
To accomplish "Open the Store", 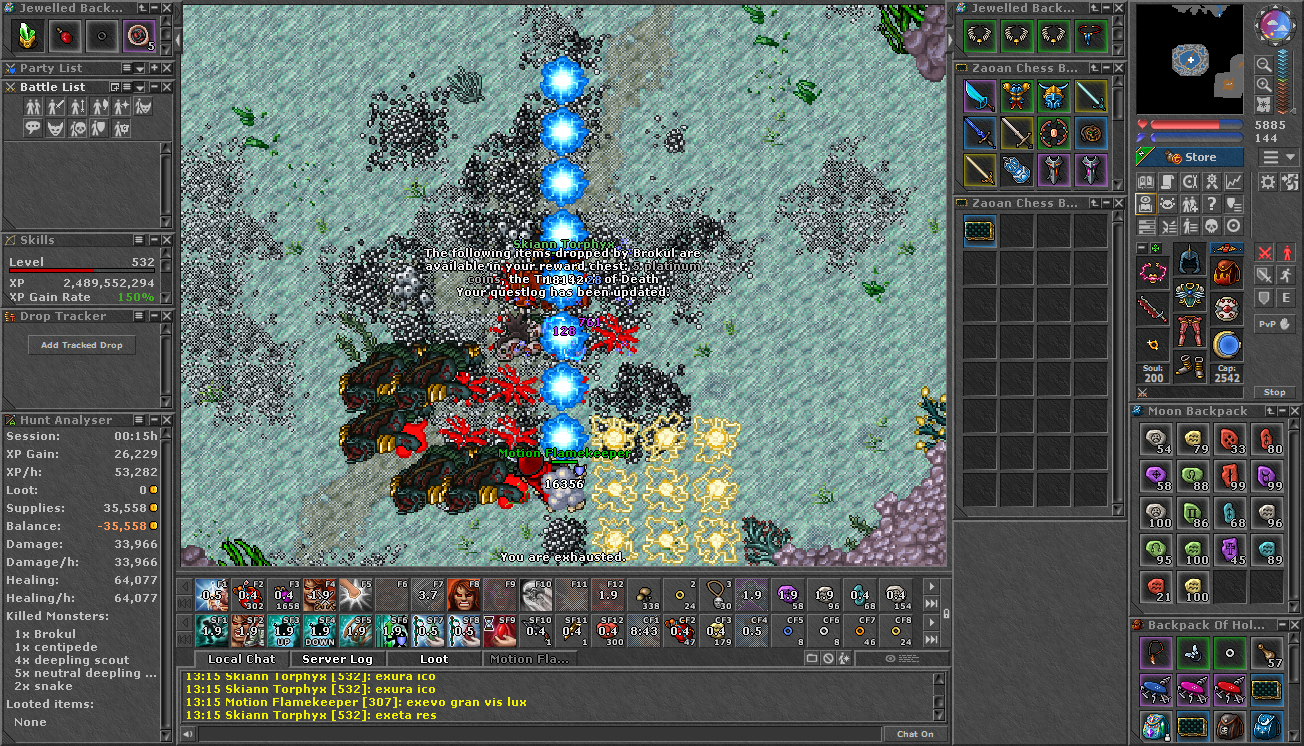I will (x=1190, y=157).
